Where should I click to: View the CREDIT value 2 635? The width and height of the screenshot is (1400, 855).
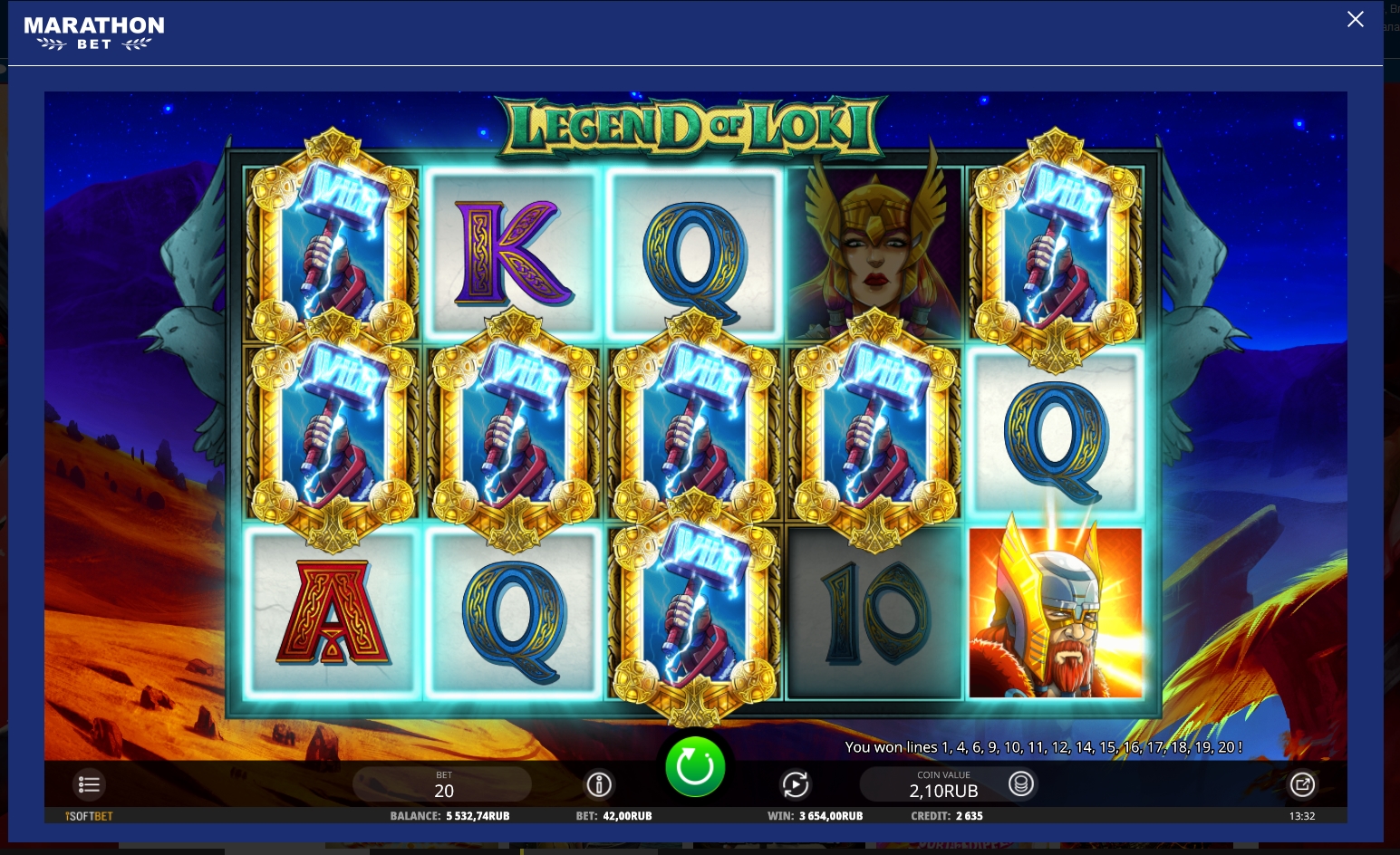[x=947, y=815]
